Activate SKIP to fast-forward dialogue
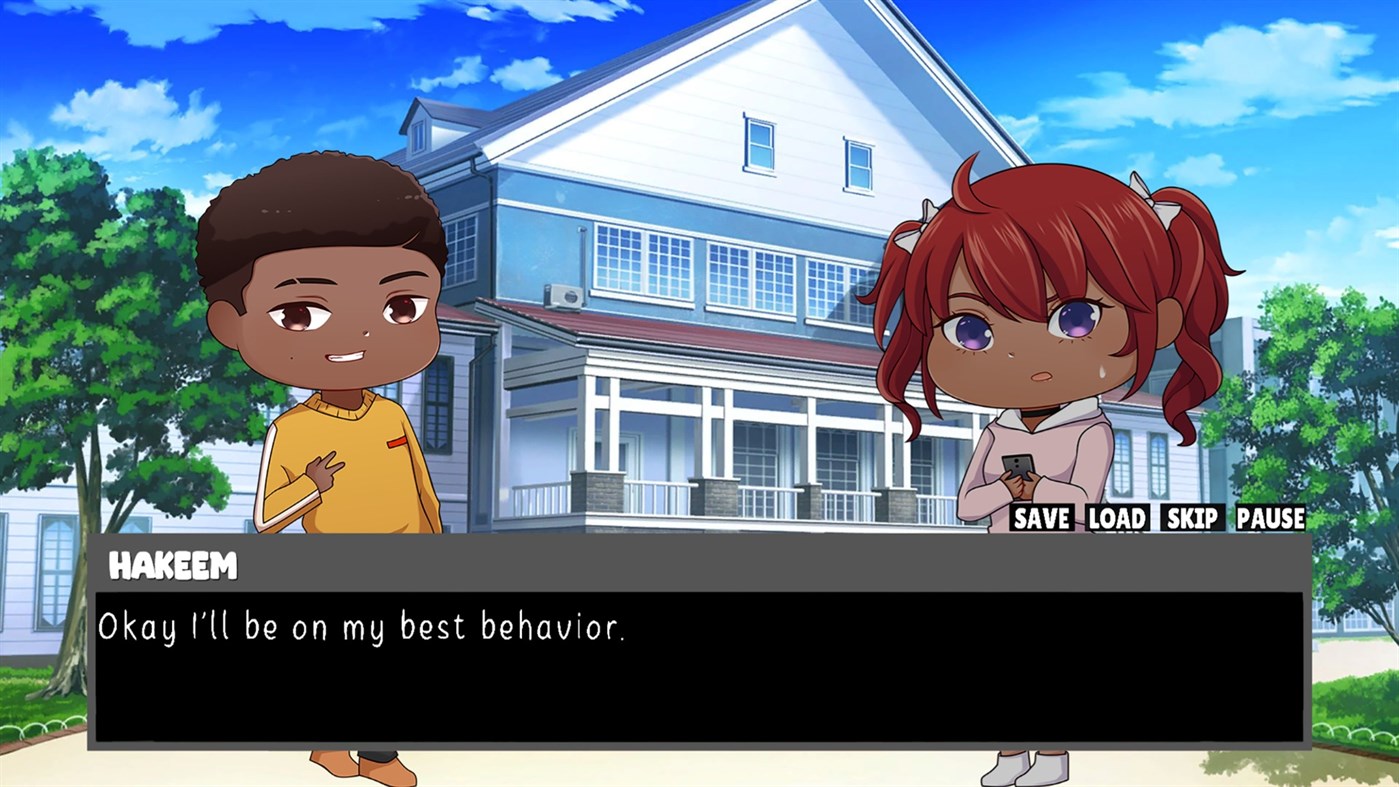 pos(1193,519)
